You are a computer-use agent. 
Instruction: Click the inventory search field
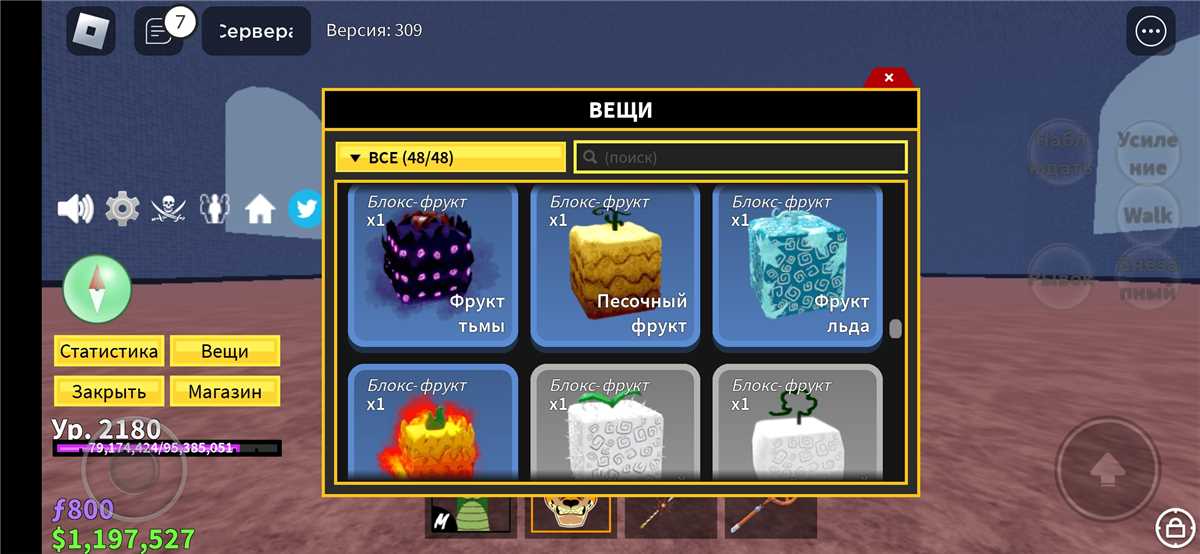tap(740, 158)
